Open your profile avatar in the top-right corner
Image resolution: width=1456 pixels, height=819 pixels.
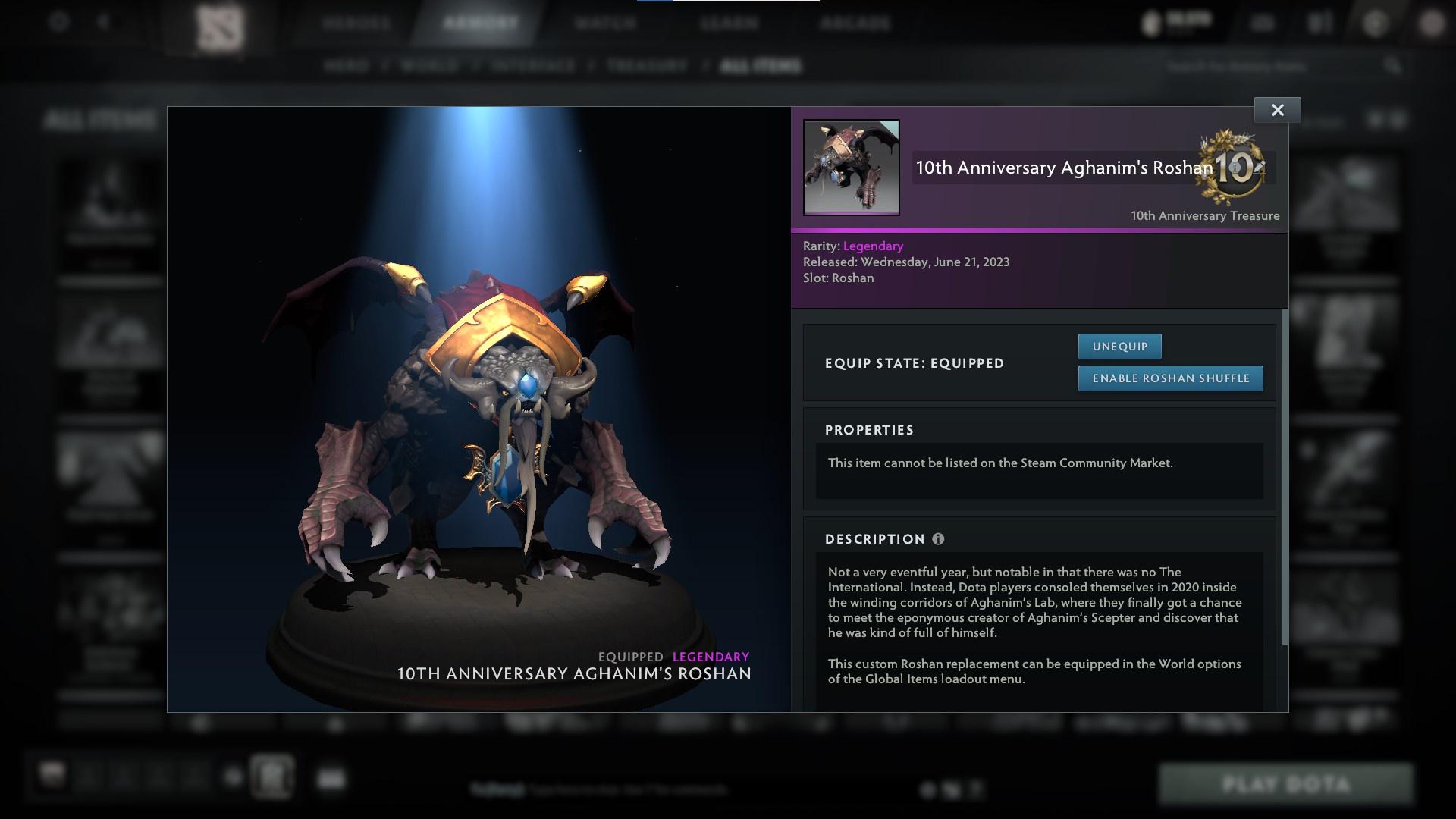1432,23
